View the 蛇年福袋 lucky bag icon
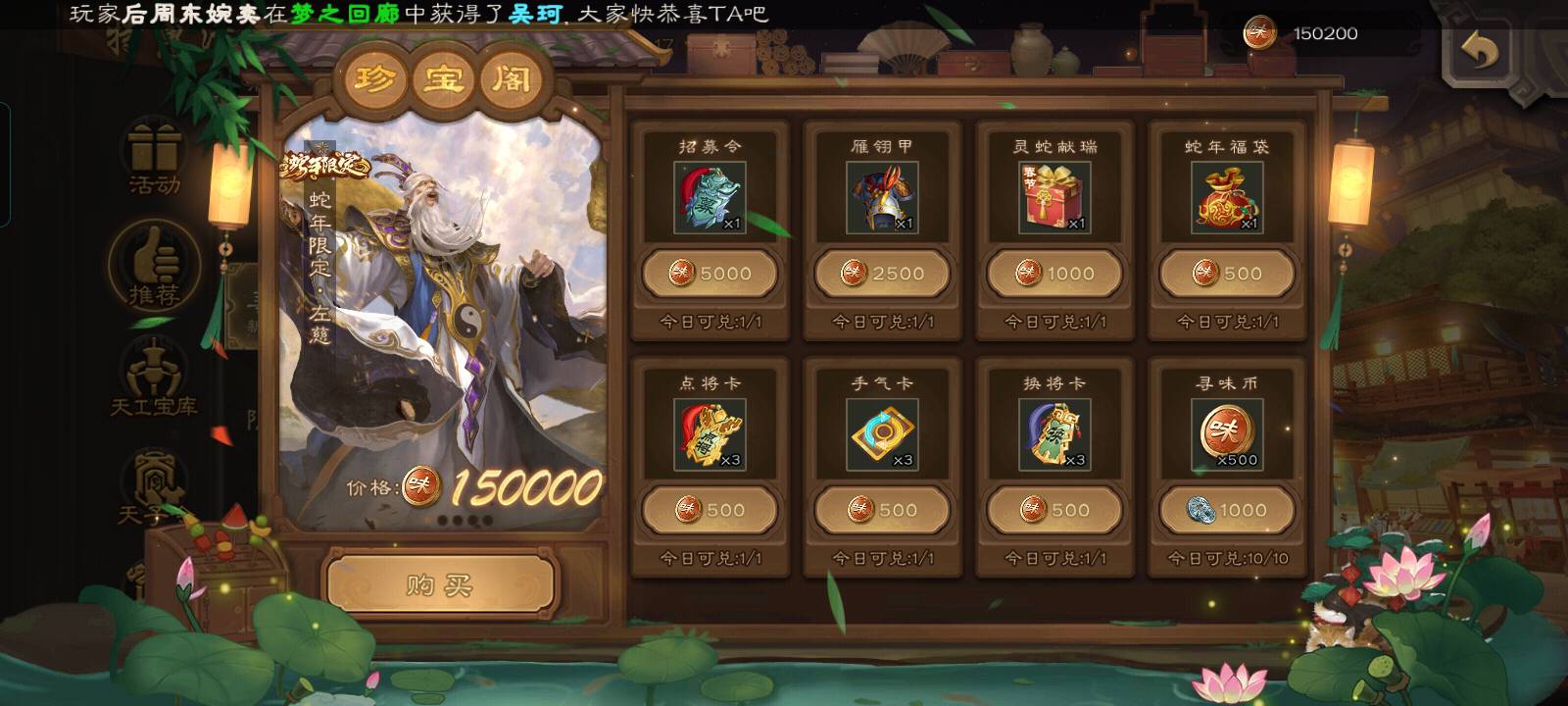Viewport: 1568px width, 706px height. (1227, 198)
